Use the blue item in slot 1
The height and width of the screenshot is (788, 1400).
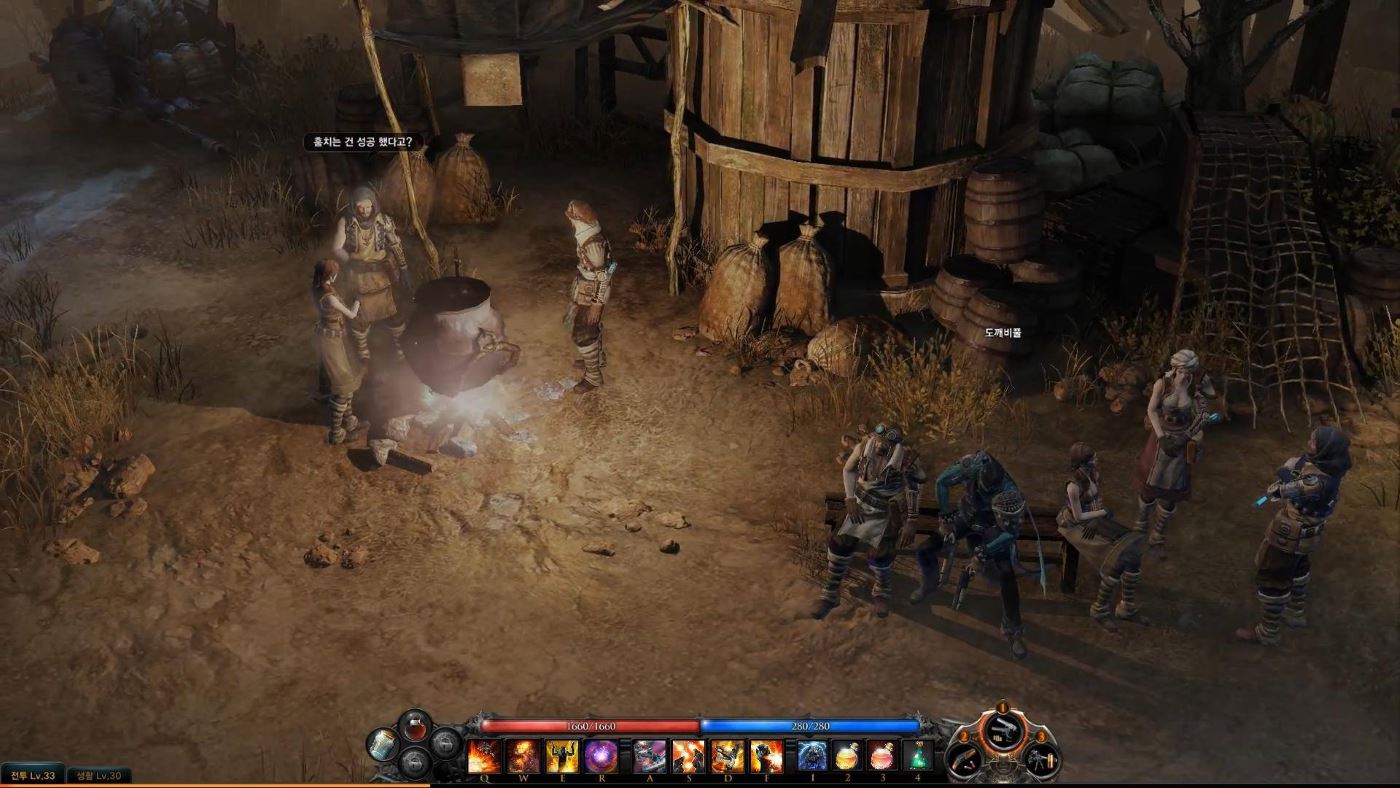(x=812, y=756)
